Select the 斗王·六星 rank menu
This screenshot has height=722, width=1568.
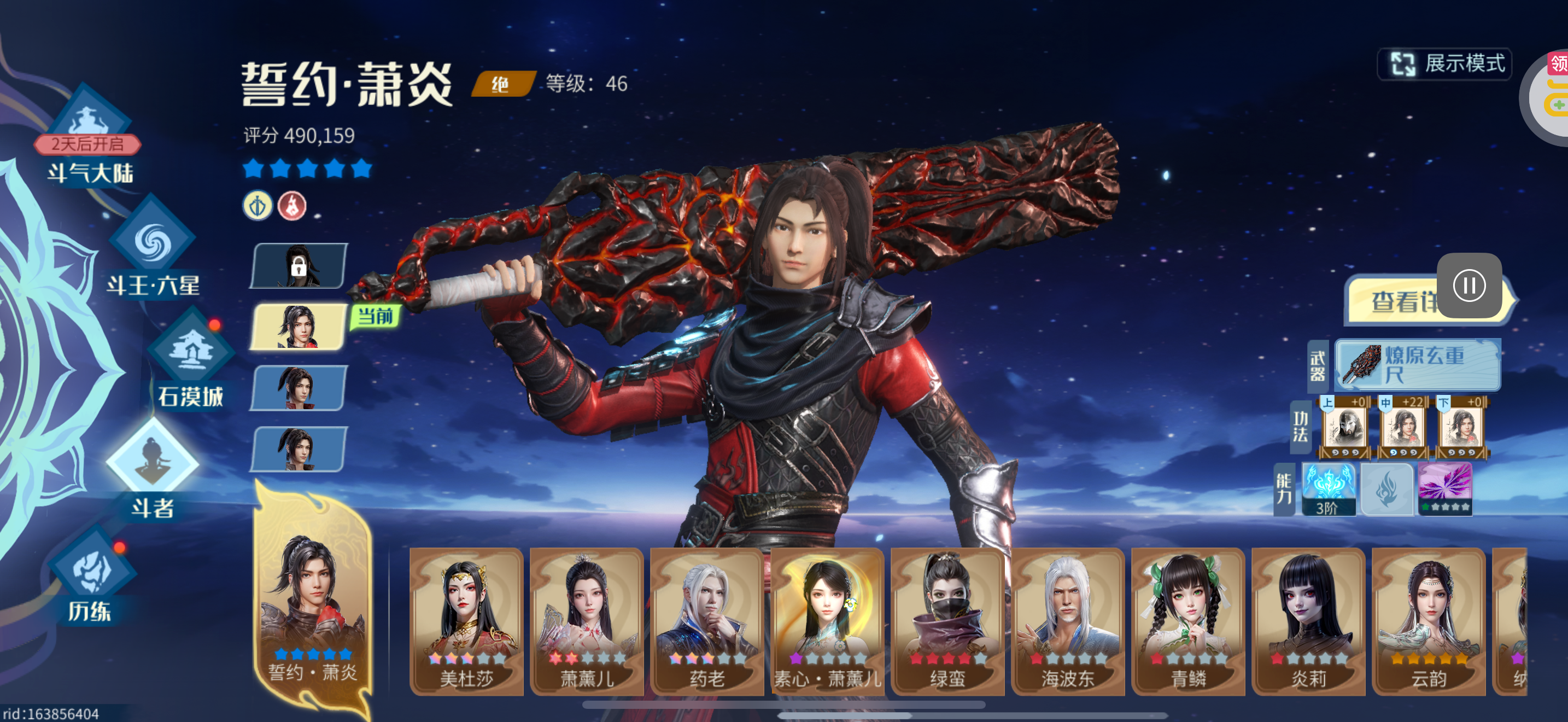pos(152,250)
